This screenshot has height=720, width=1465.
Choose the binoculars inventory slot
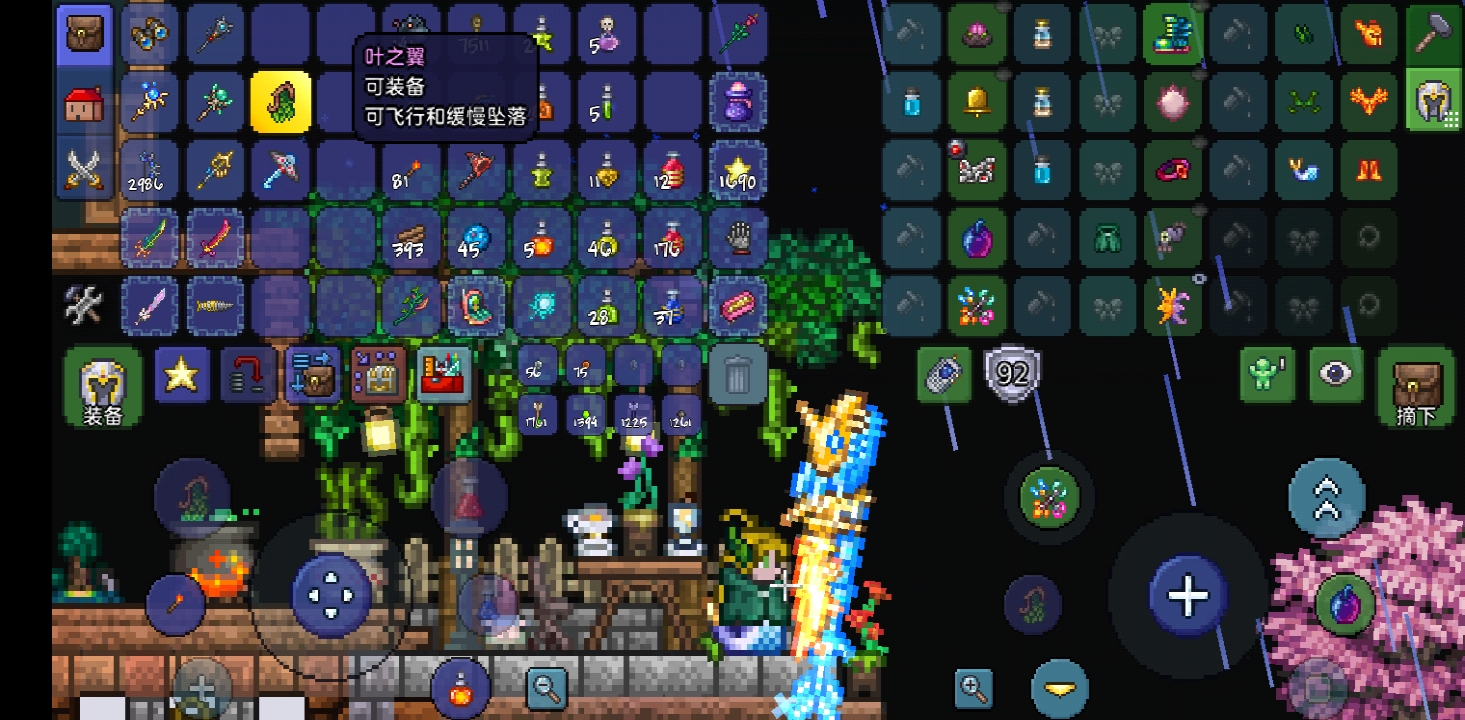point(150,34)
